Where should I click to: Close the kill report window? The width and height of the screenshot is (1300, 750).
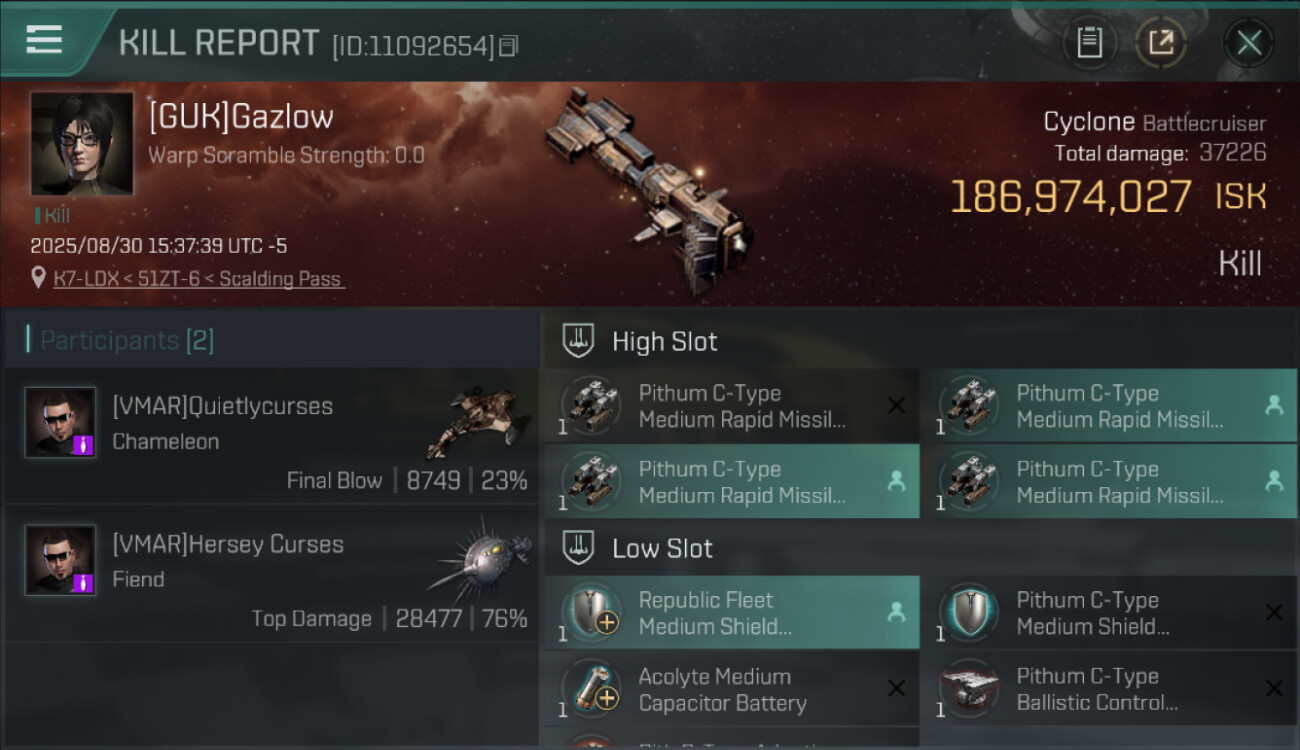point(1248,43)
